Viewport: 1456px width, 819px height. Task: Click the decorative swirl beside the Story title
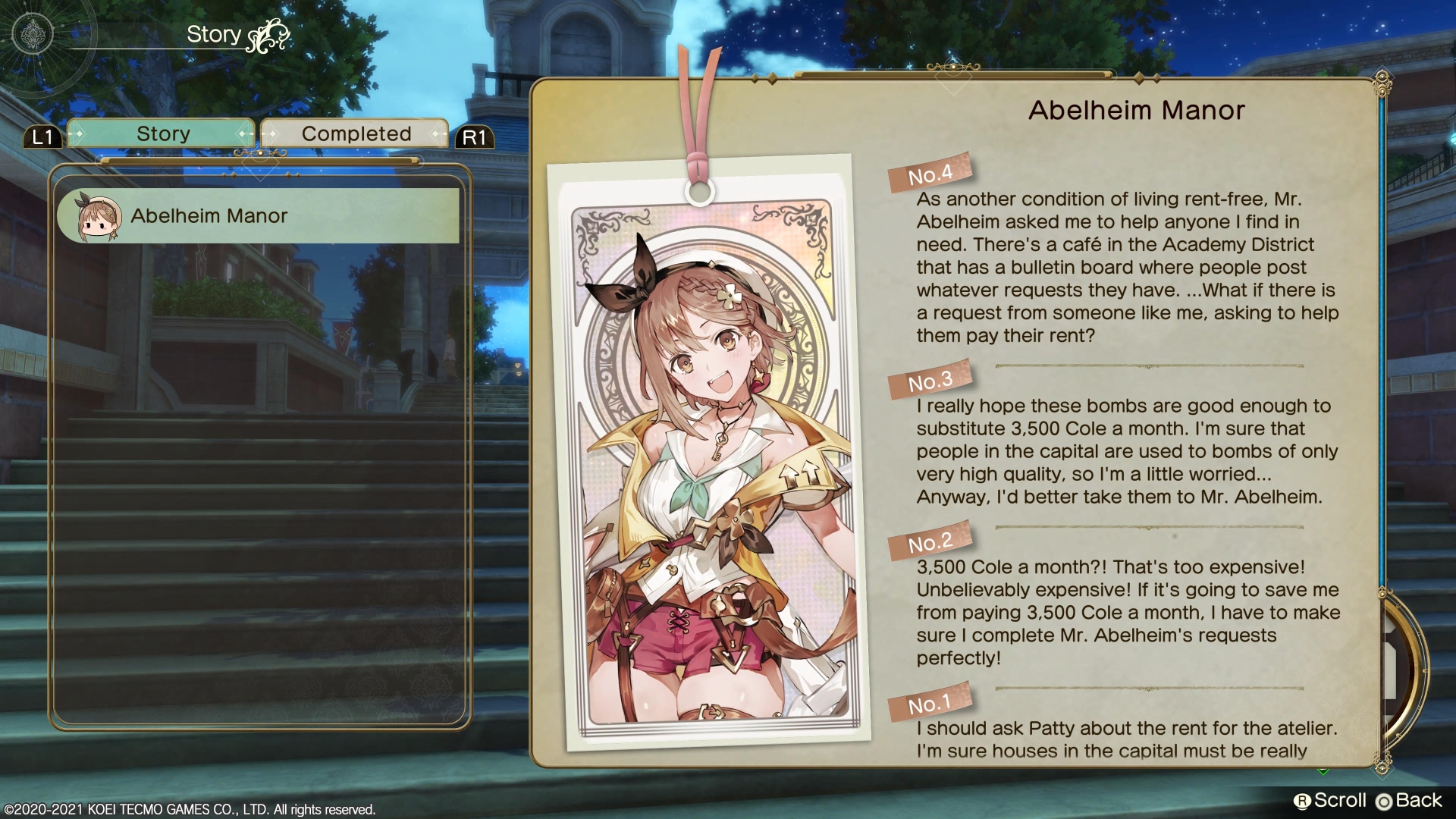[x=269, y=36]
